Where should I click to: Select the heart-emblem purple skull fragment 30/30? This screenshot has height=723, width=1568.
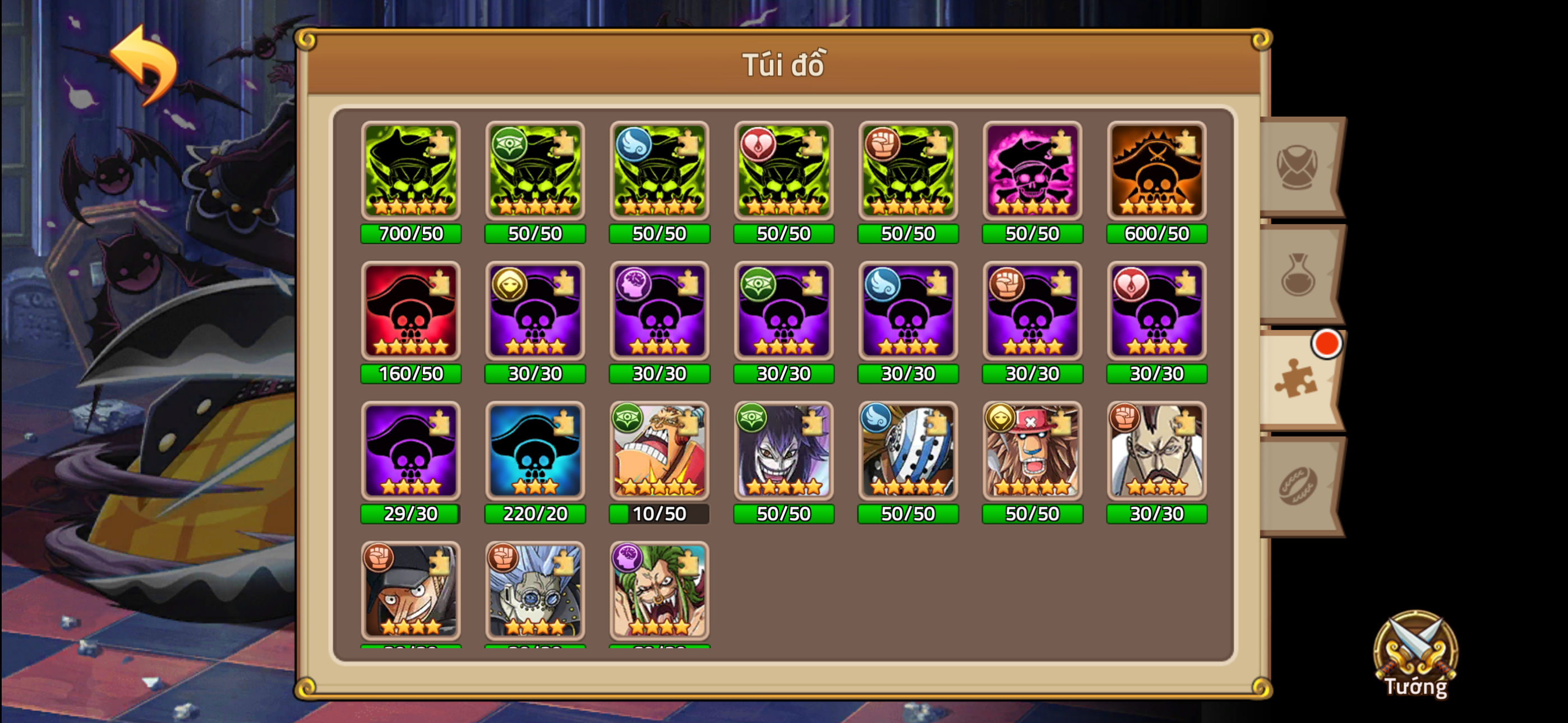click(x=1157, y=312)
